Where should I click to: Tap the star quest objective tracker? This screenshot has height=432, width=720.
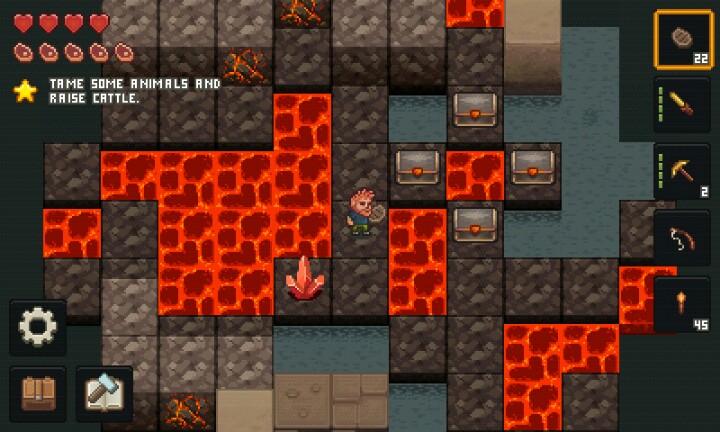pos(24,91)
